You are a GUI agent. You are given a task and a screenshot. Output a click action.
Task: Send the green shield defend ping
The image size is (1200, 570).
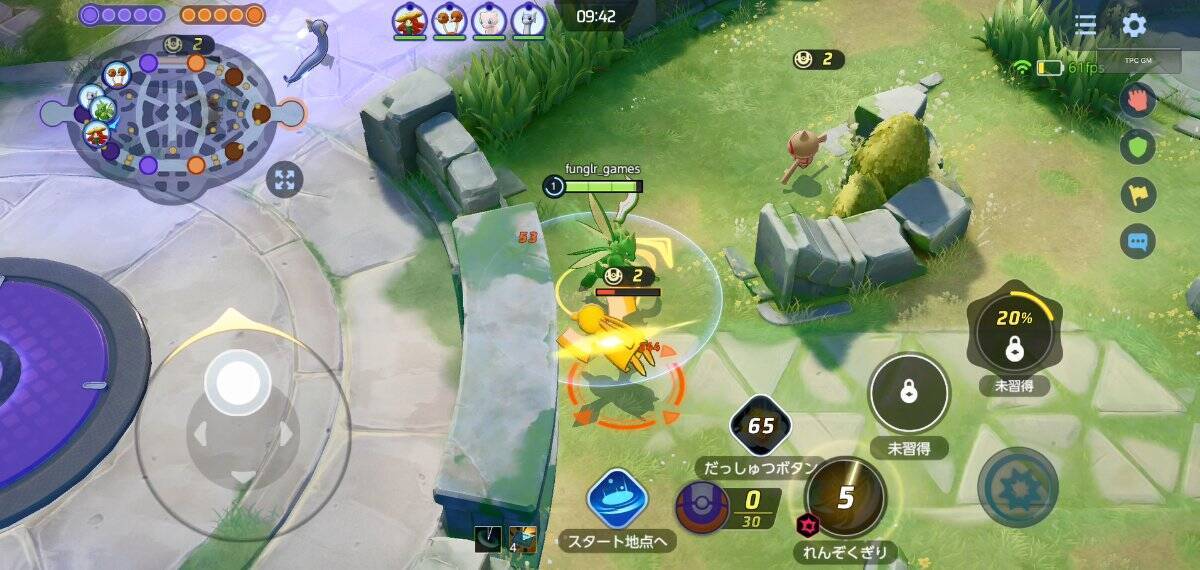pyautogui.click(x=1138, y=147)
